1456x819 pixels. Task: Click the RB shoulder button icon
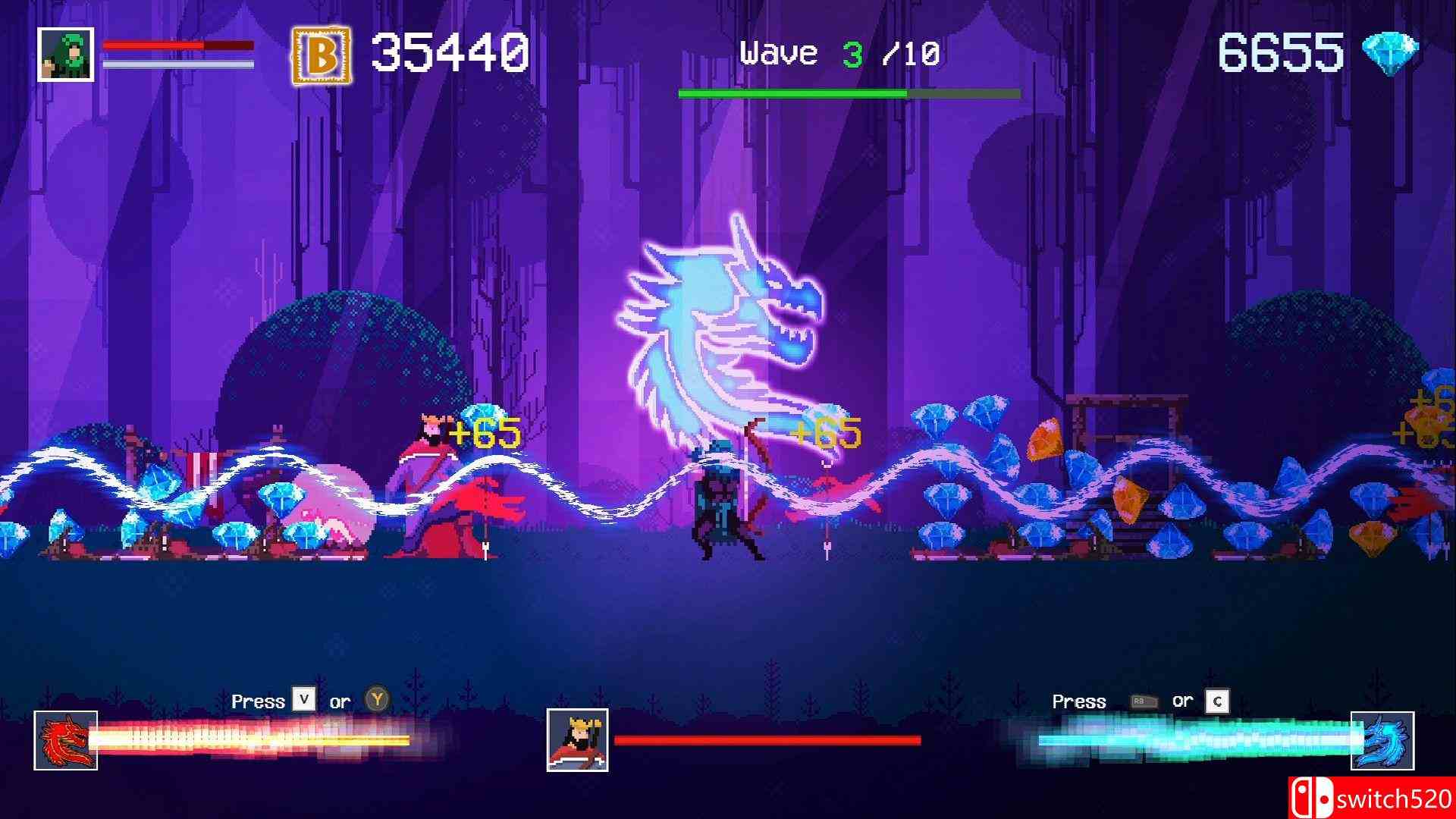1144,701
